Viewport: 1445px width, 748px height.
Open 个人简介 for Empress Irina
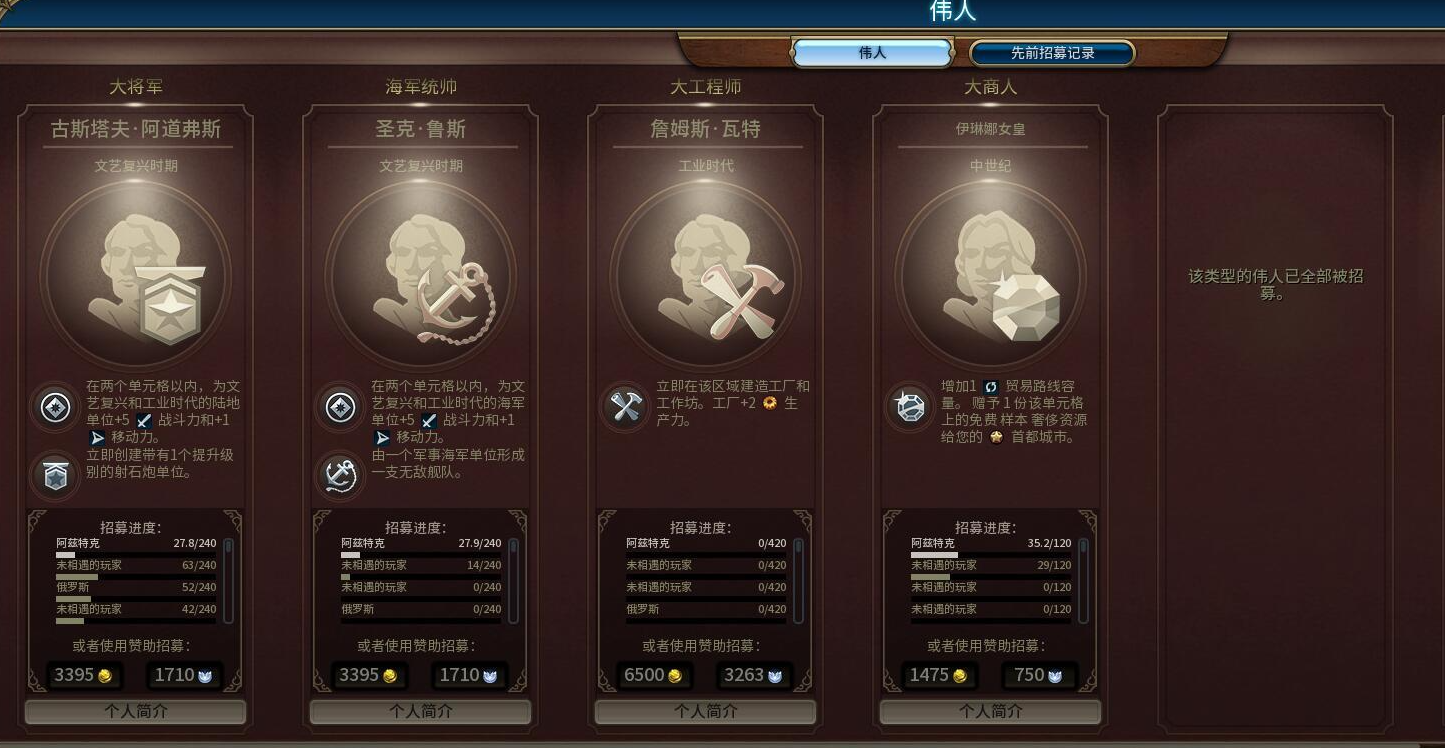pyautogui.click(x=990, y=711)
